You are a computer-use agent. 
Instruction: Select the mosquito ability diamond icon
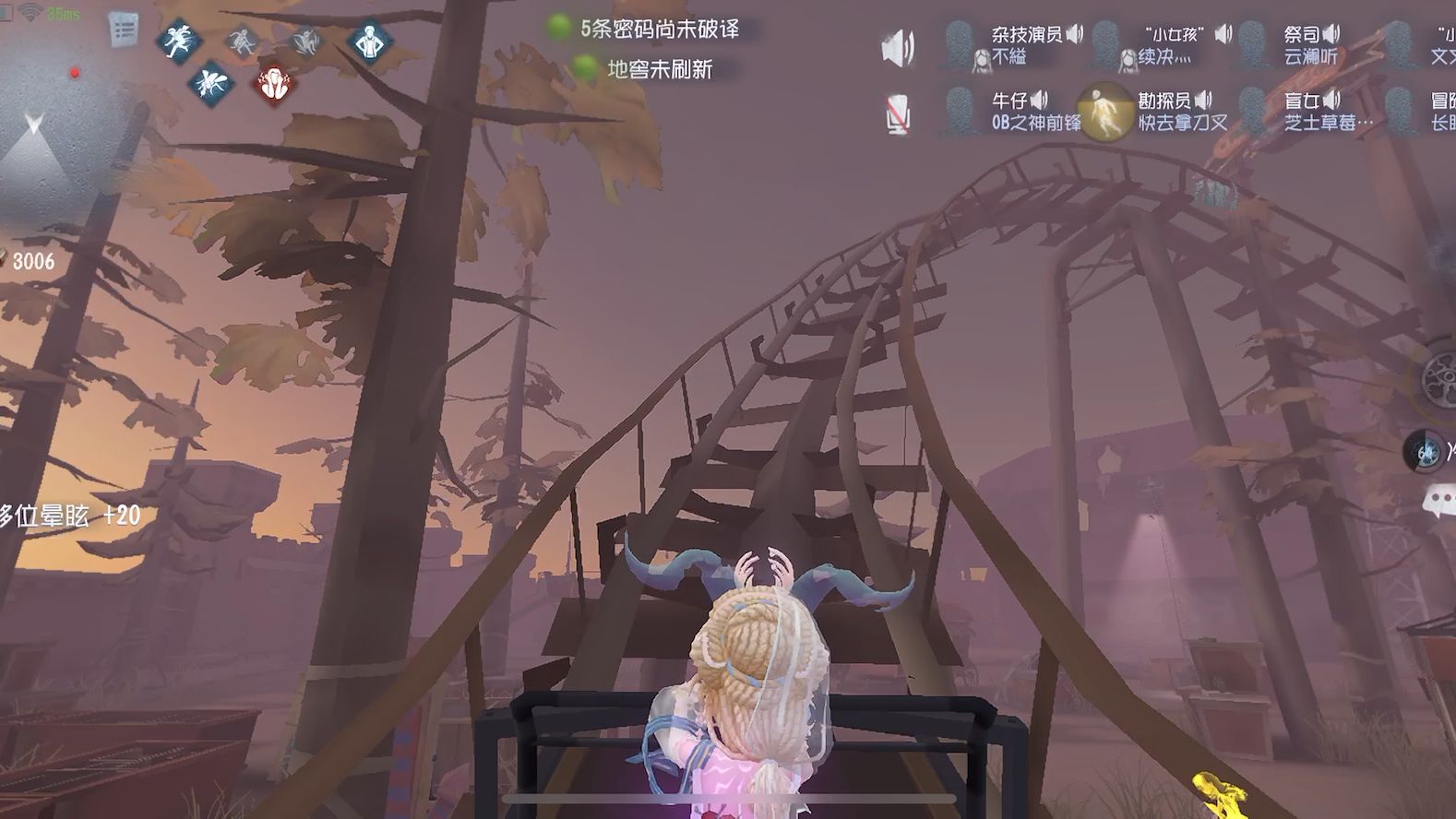[211, 81]
